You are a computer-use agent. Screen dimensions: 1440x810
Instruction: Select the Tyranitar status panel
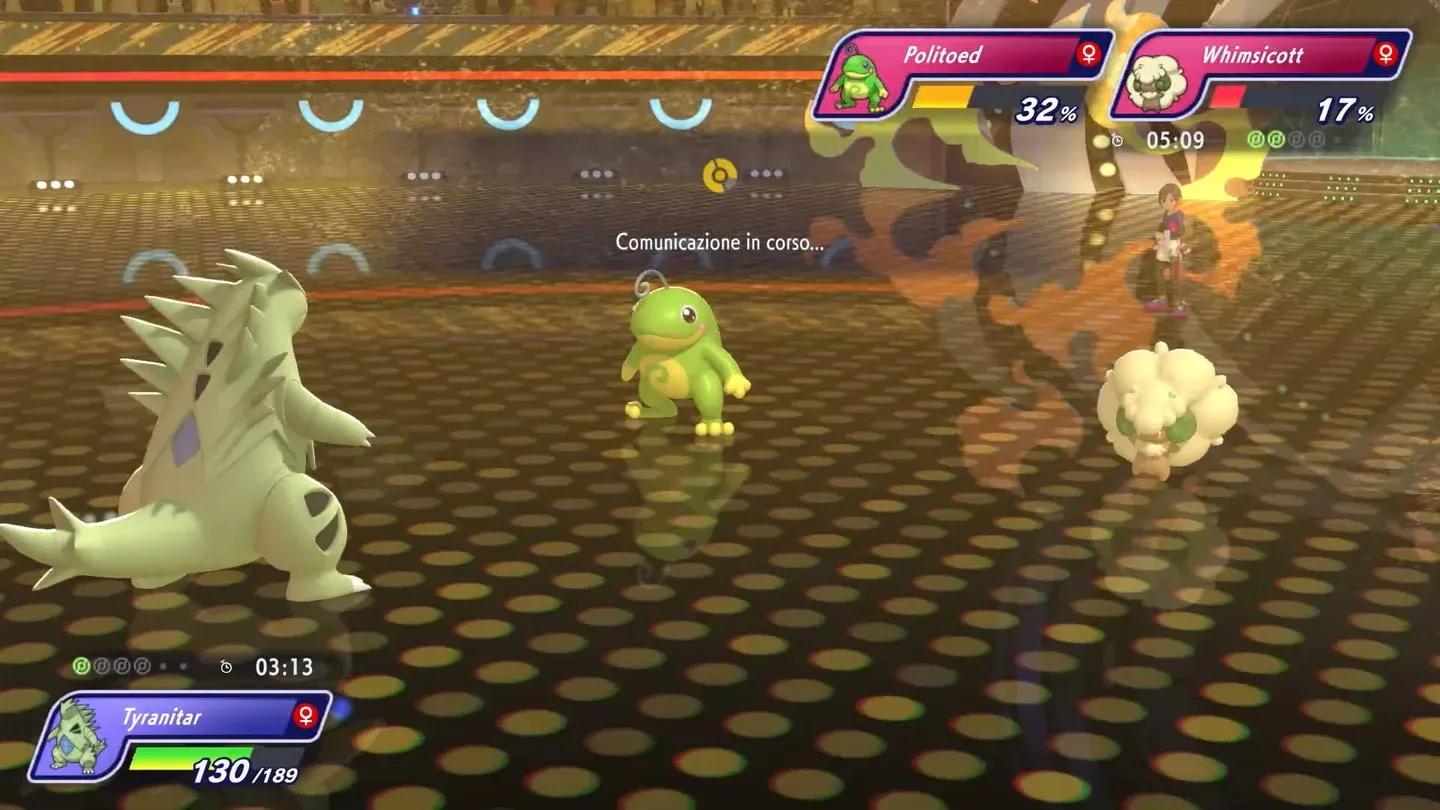tap(180, 736)
